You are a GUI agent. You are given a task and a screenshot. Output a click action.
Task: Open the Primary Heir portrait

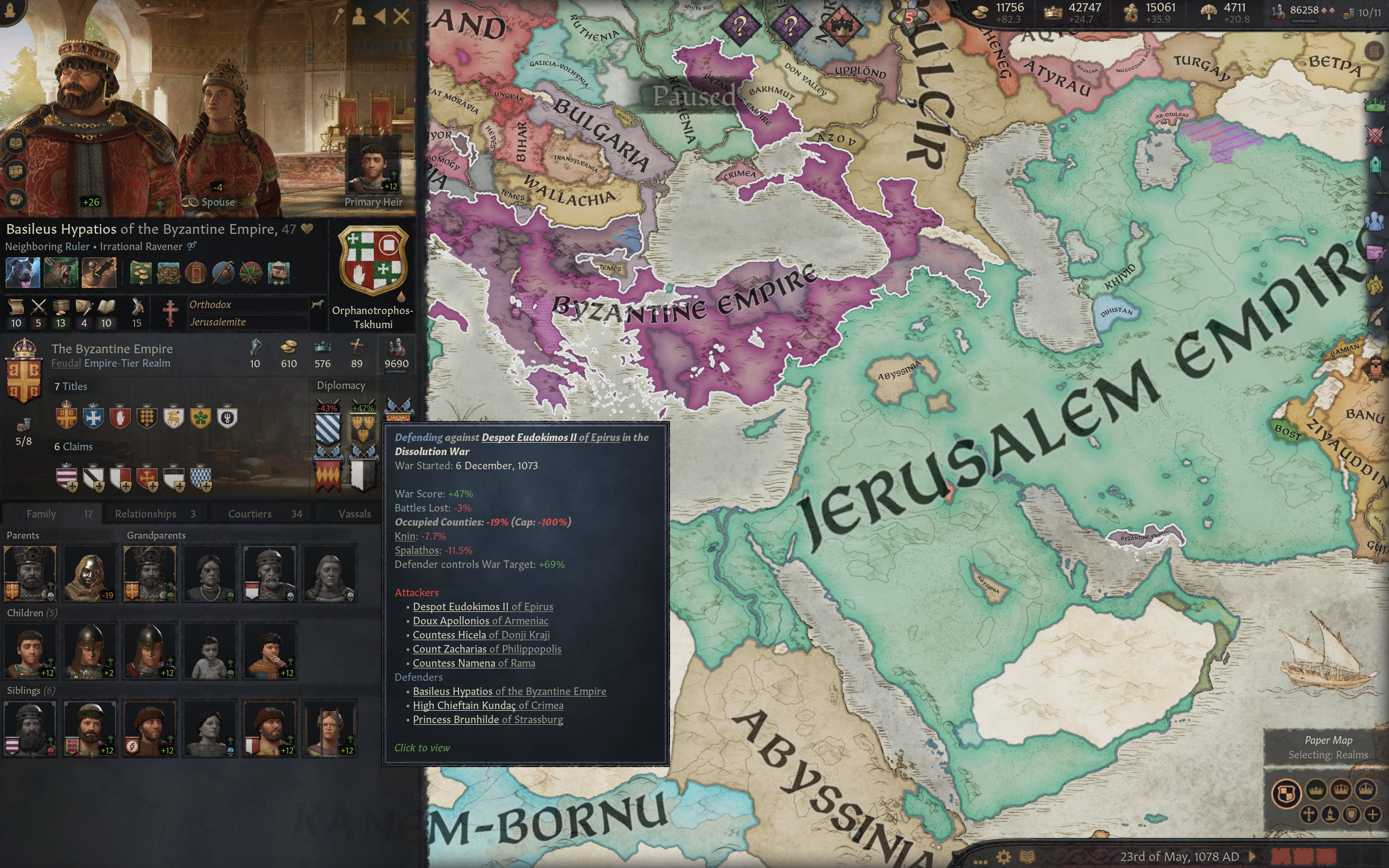[x=373, y=167]
